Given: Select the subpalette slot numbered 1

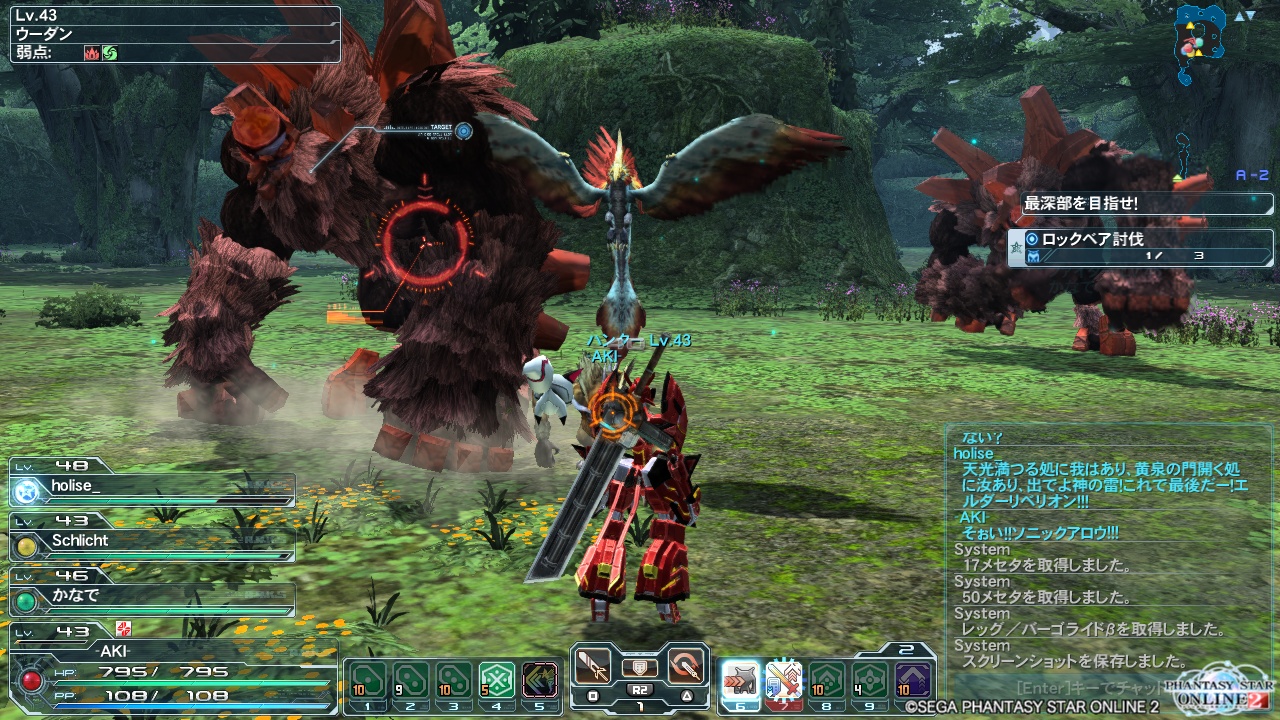Looking at the screenshot, I should point(367,681).
